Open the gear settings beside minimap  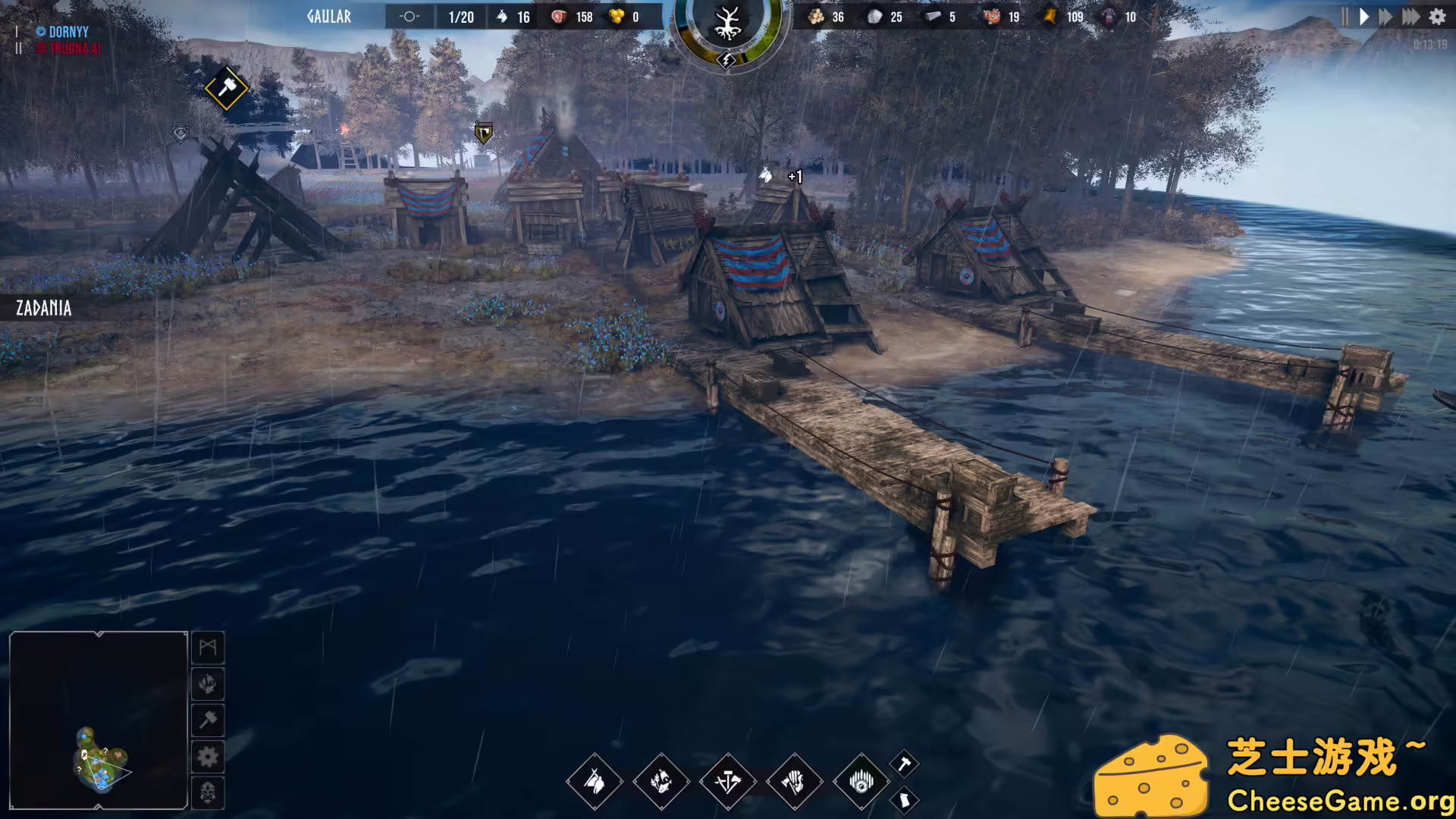[x=208, y=757]
